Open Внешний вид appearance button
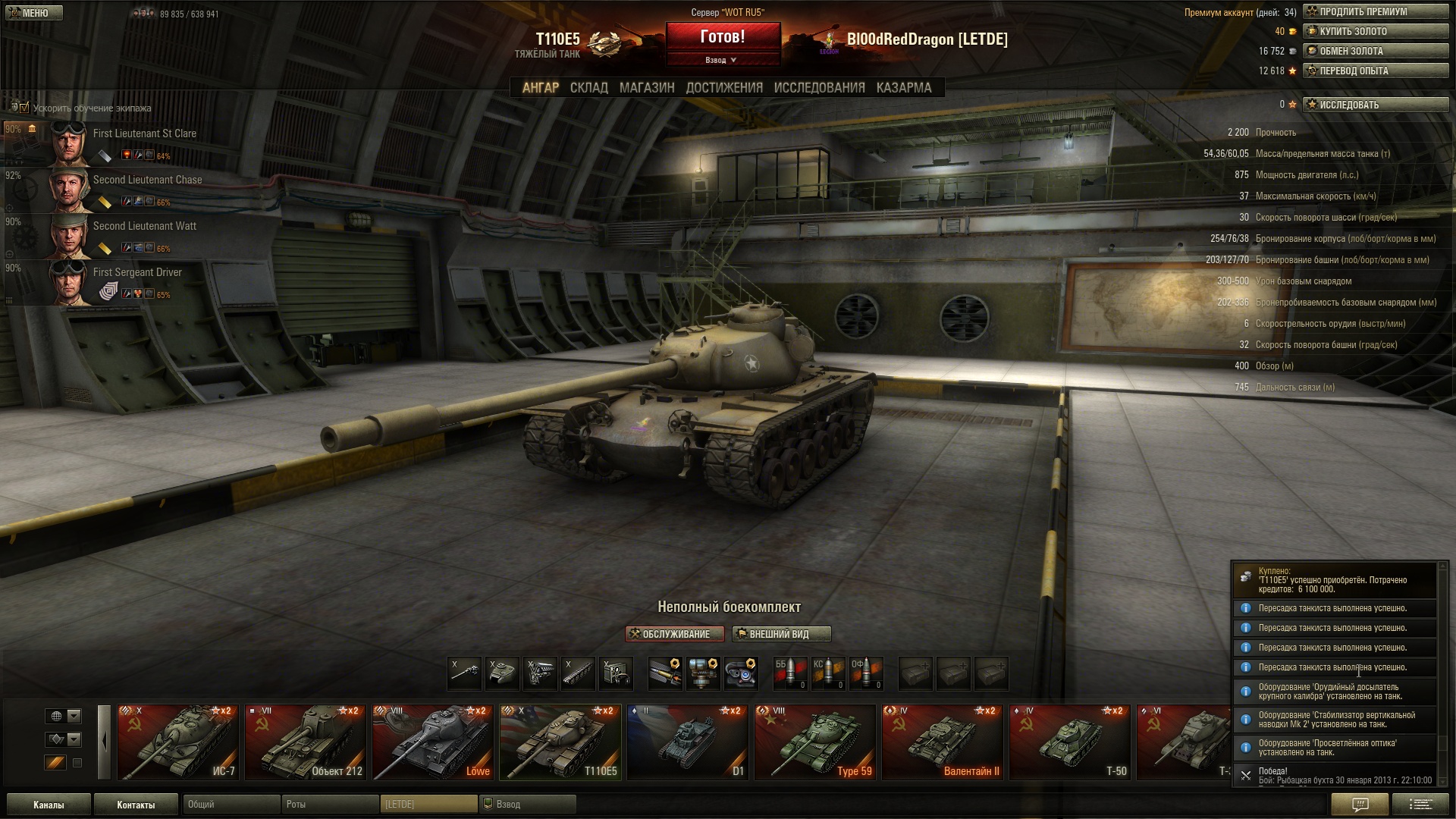The image size is (1456, 819). pyautogui.click(x=781, y=634)
